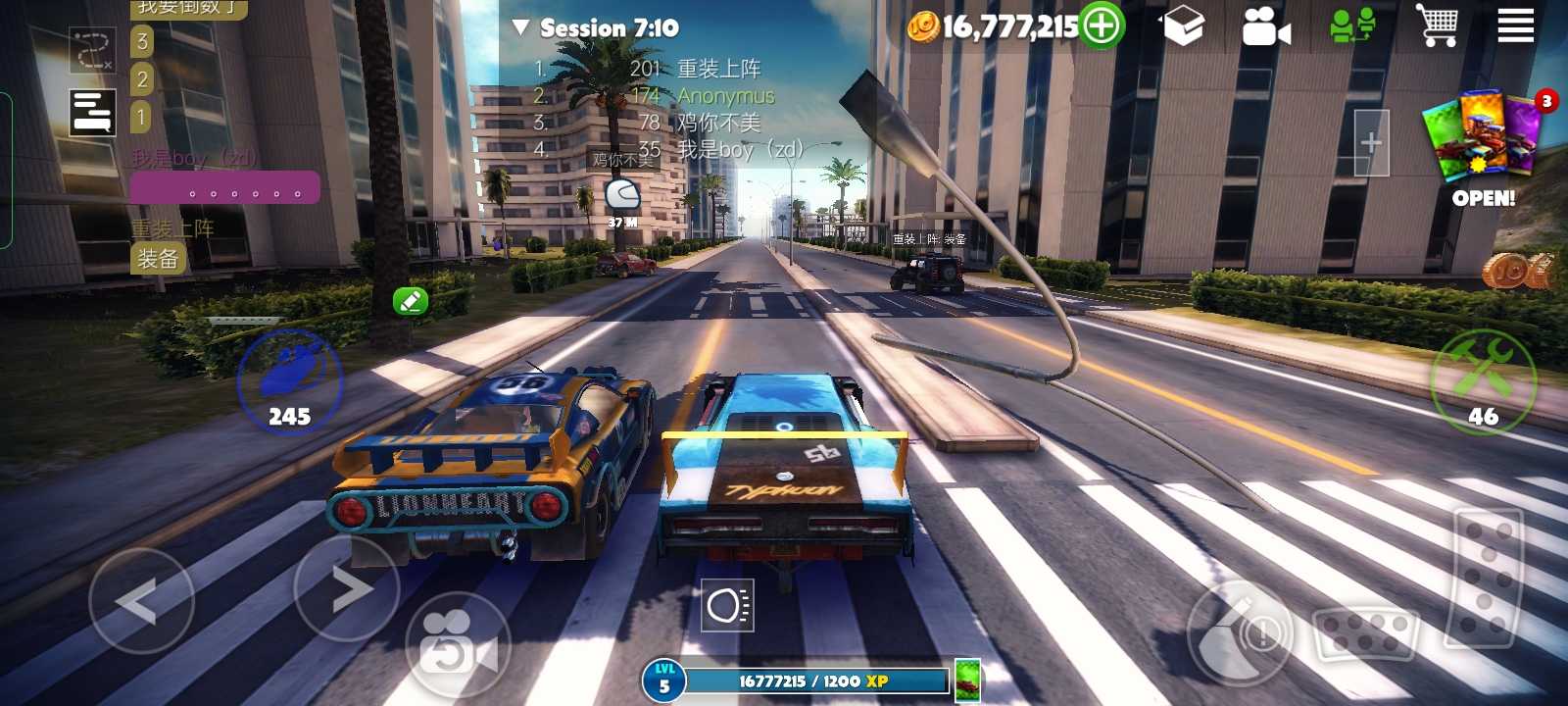Steer right with the right arrow
The image size is (1568, 706).
click(x=347, y=588)
